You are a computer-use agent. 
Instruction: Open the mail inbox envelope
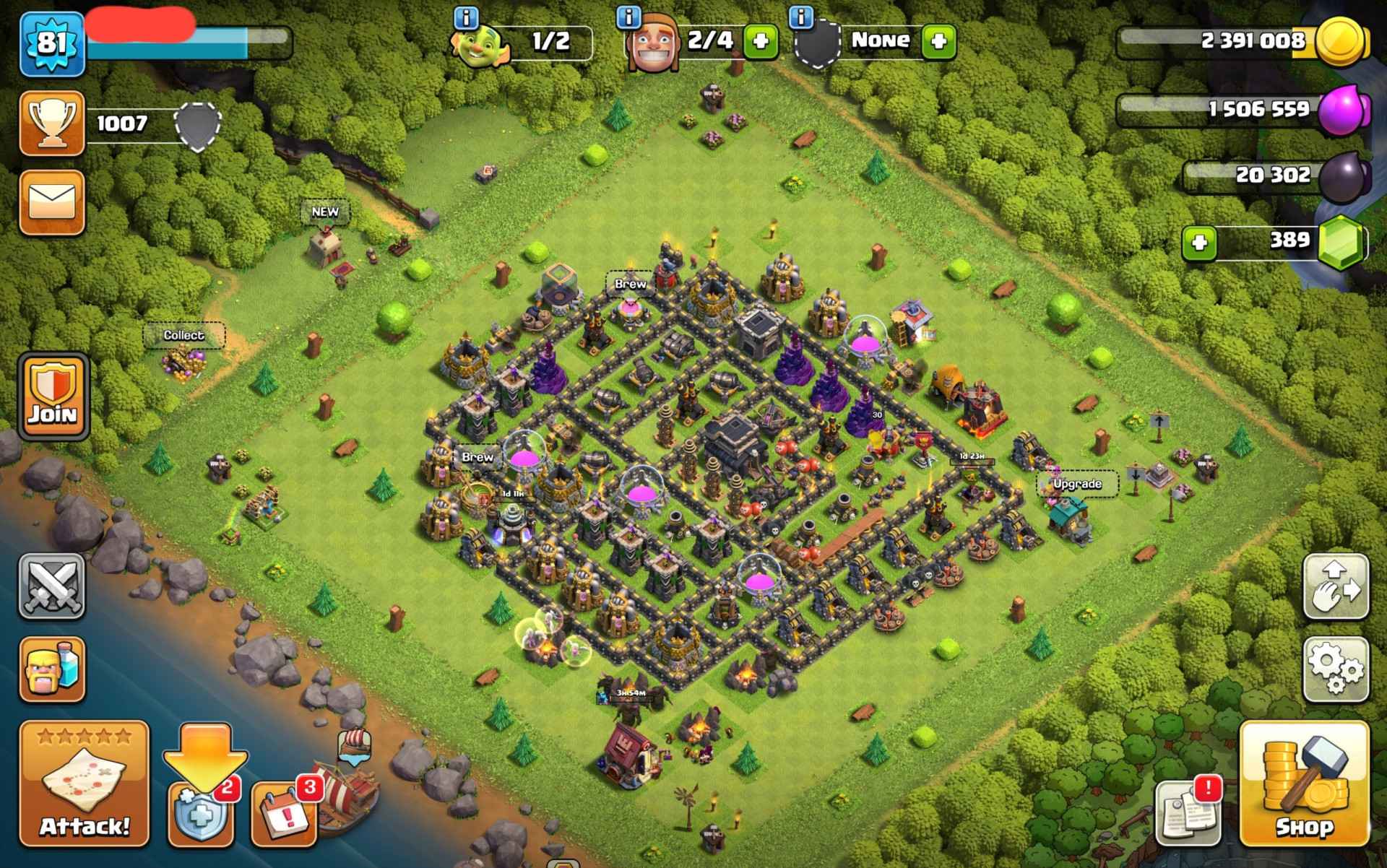coord(52,202)
